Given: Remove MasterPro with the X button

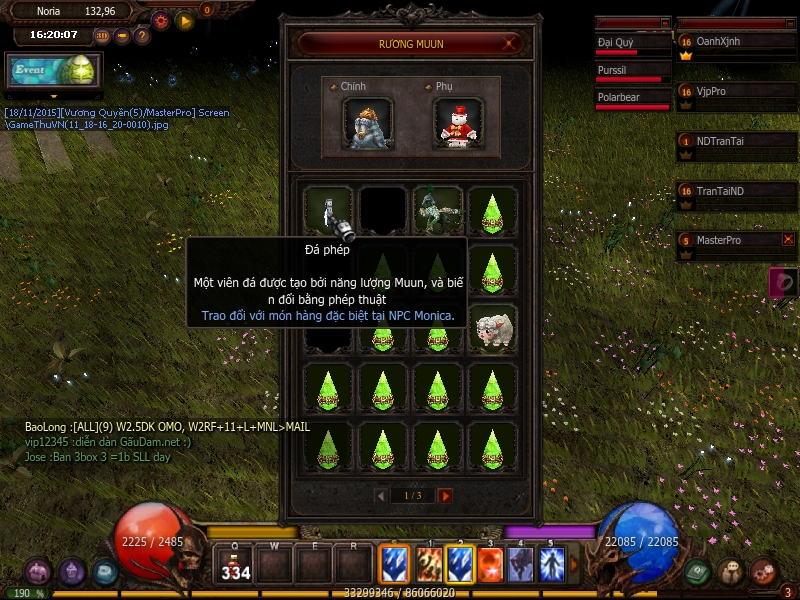Looking at the screenshot, I should click(788, 239).
